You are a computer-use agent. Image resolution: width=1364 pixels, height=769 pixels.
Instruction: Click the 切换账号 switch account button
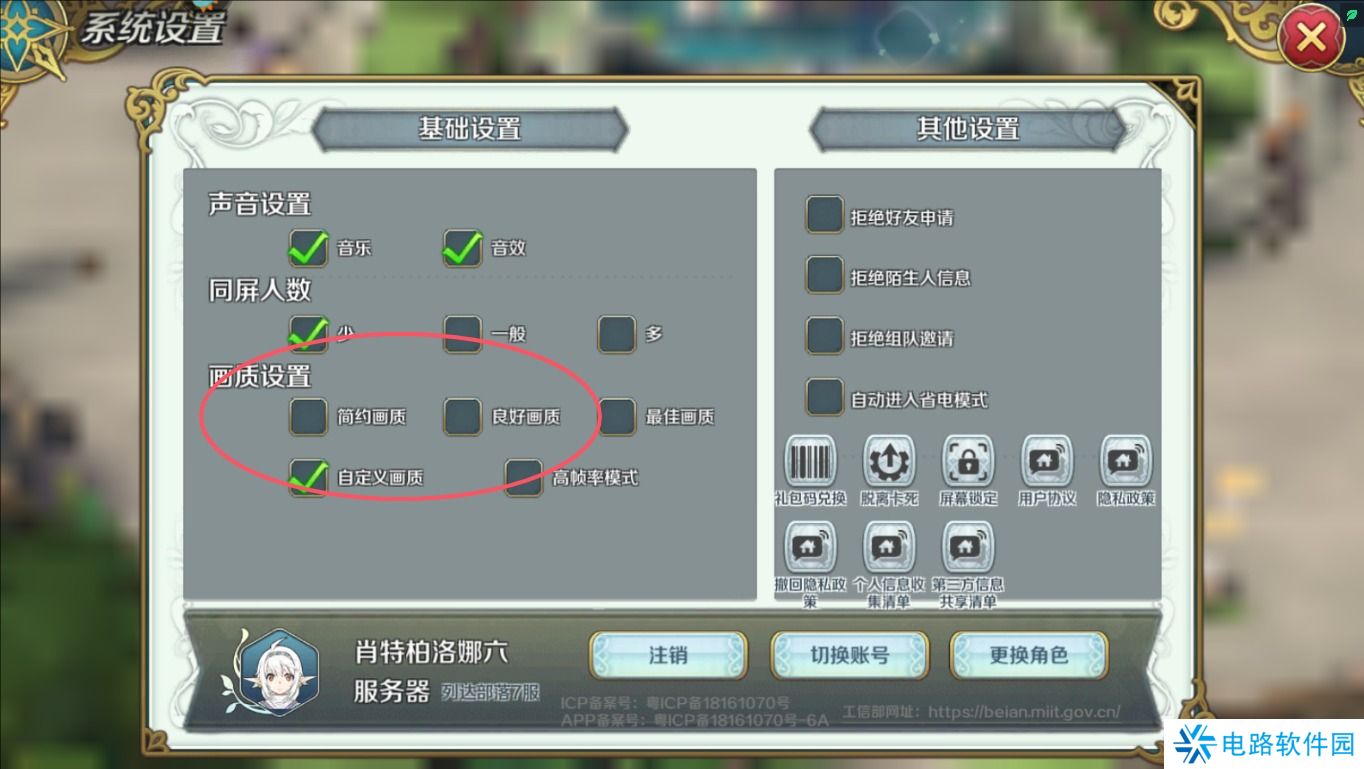[x=849, y=656]
